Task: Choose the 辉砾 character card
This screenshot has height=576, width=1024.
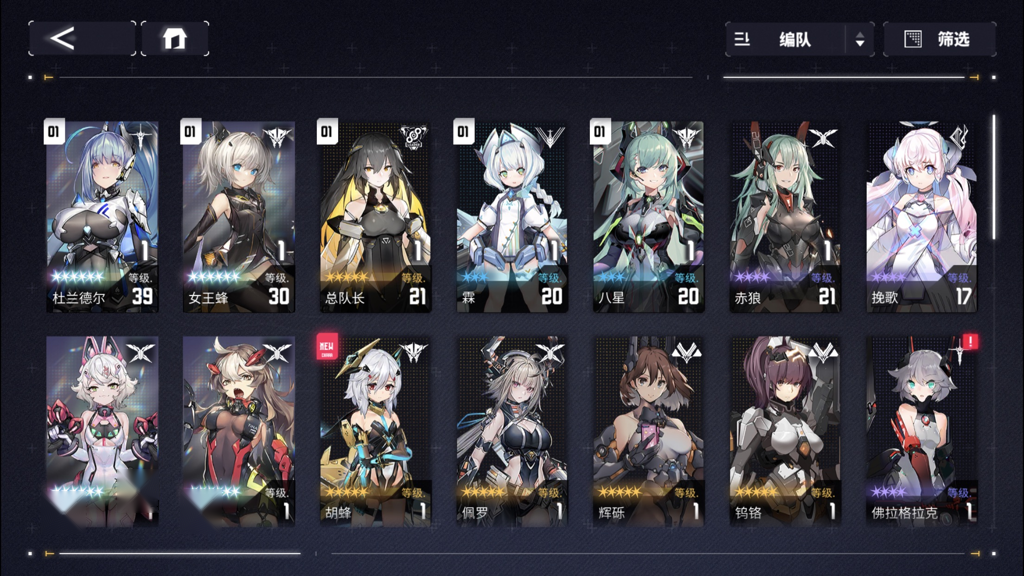Action: [x=647, y=430]
